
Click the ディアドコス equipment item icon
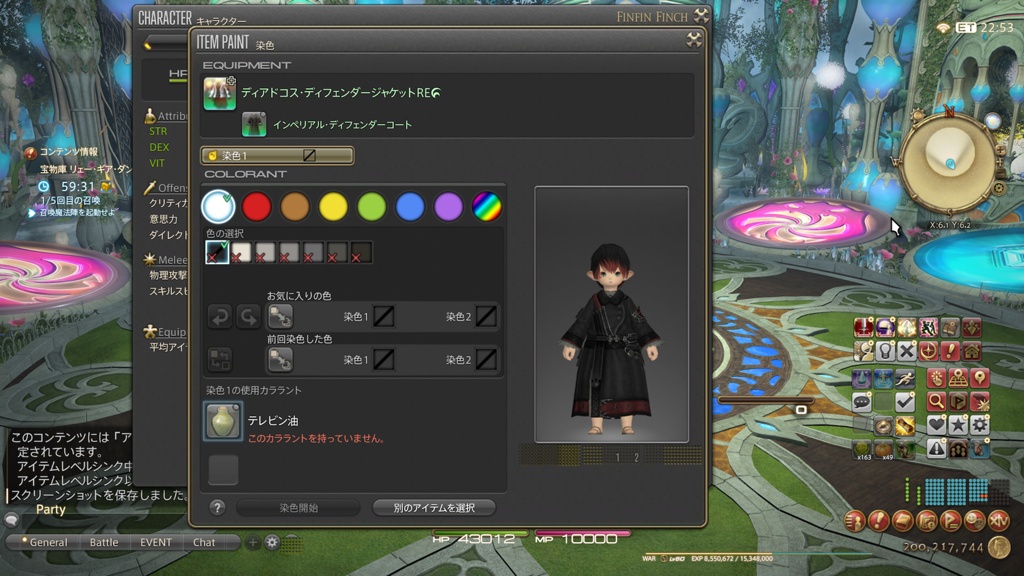(220, 93)
